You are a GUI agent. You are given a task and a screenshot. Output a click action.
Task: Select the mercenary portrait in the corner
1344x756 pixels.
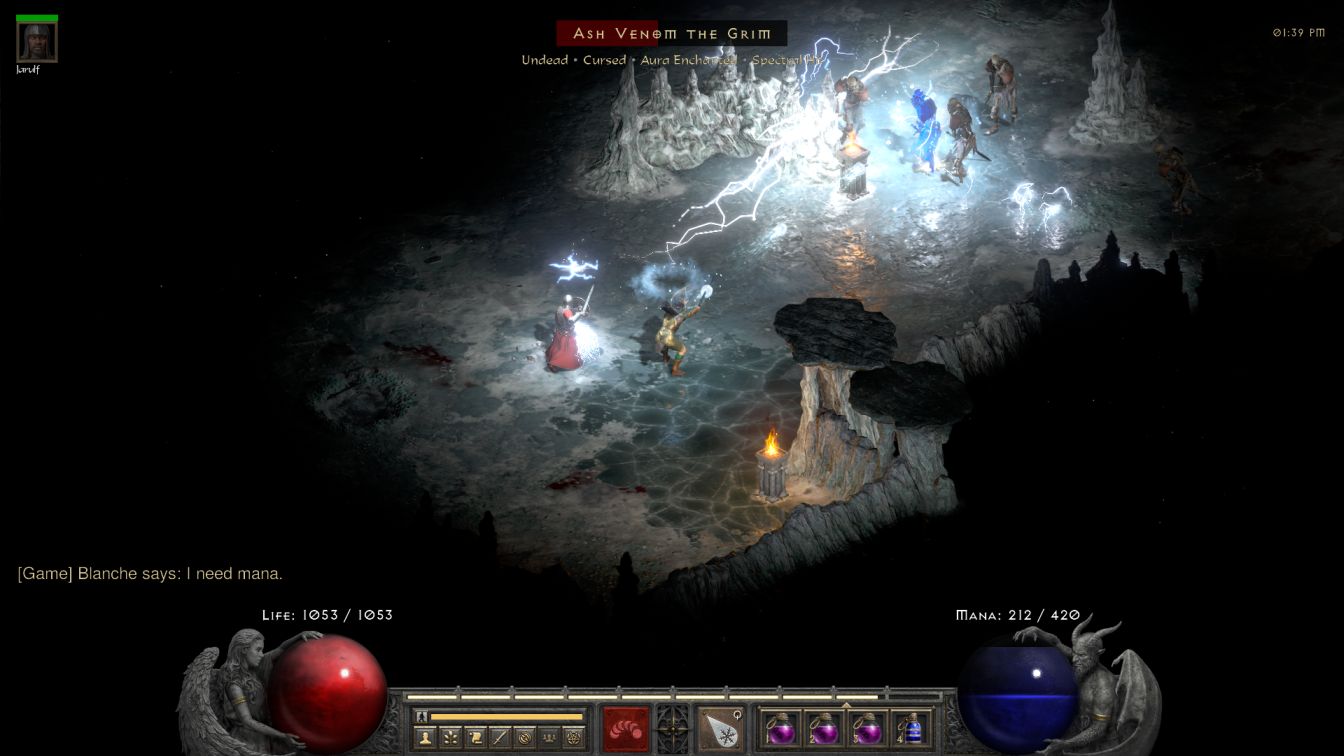(37, 42)
